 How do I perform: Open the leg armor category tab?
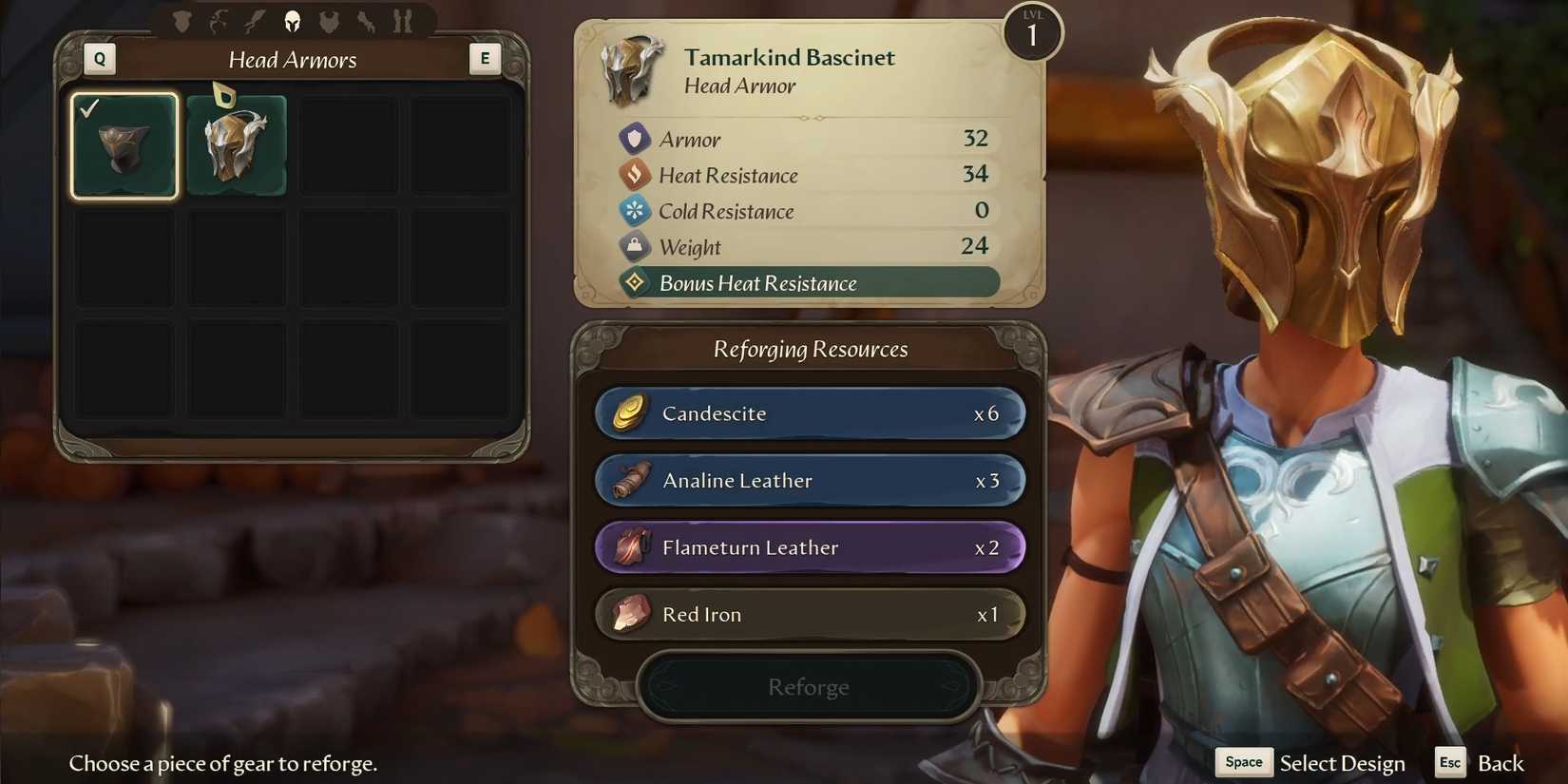click(403, 21)
